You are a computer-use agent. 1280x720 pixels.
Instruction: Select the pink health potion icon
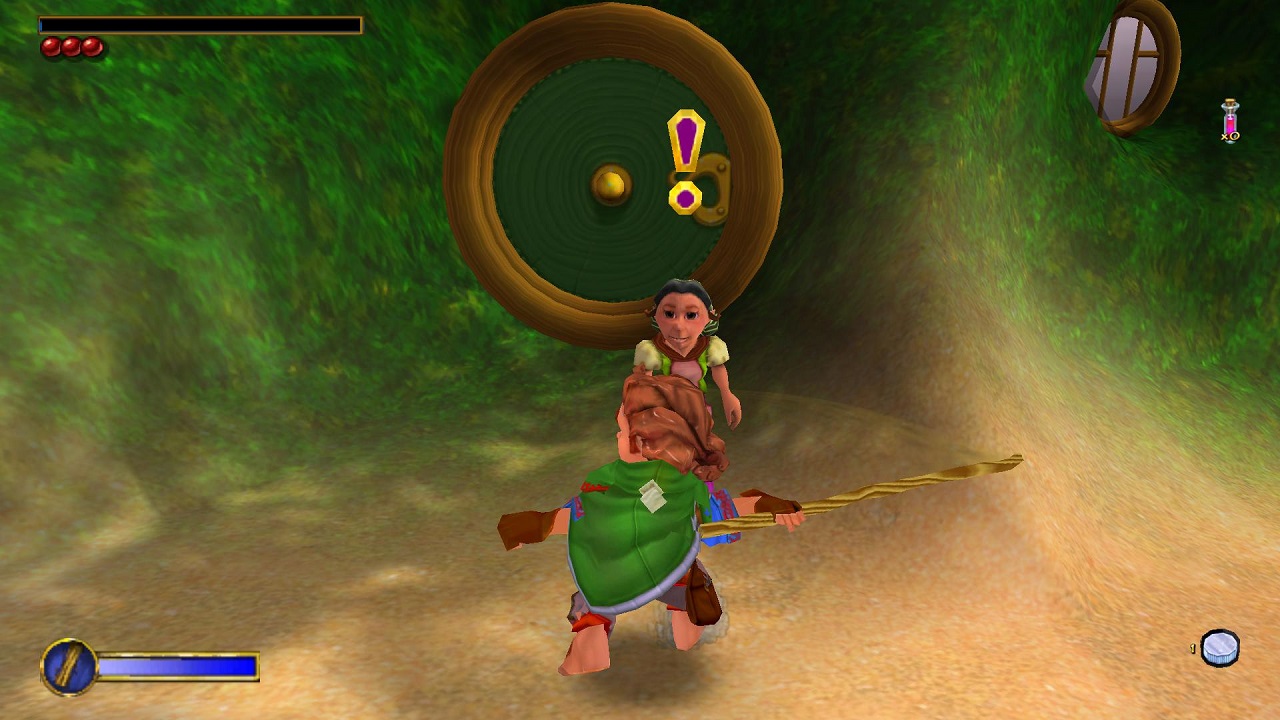(x=1230, y=121)
